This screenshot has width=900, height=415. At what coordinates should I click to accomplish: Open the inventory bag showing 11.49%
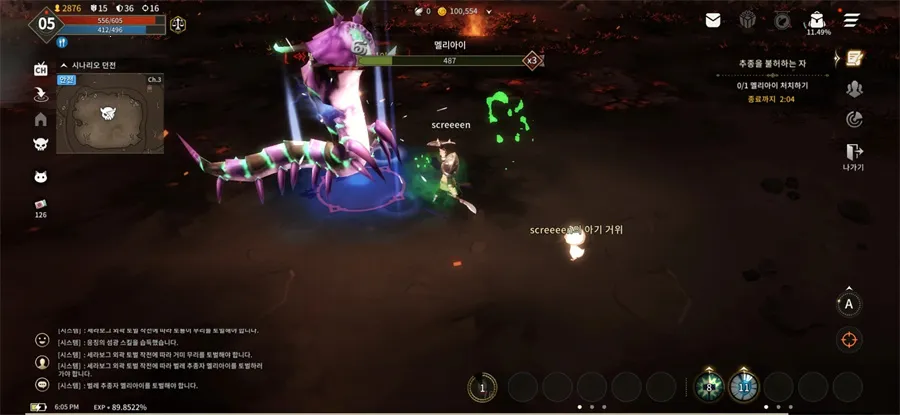(x=817, y=20)
